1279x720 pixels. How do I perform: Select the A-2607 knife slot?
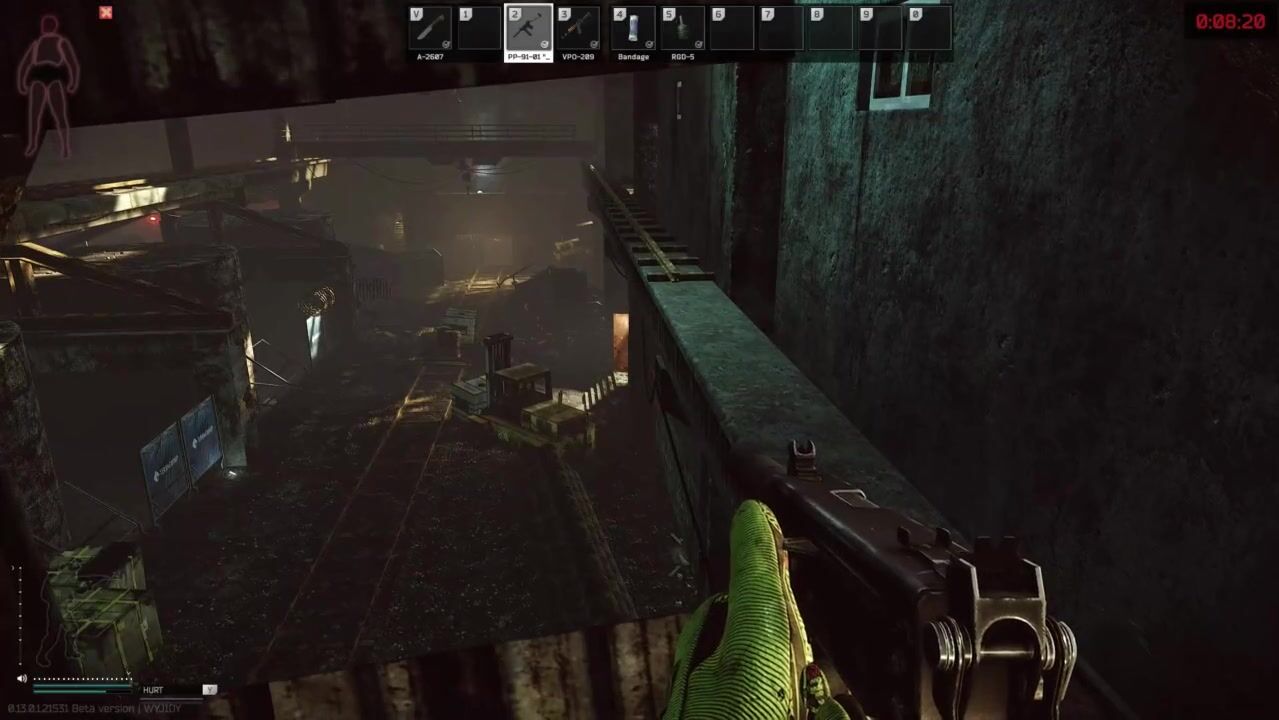pos(430,28)
